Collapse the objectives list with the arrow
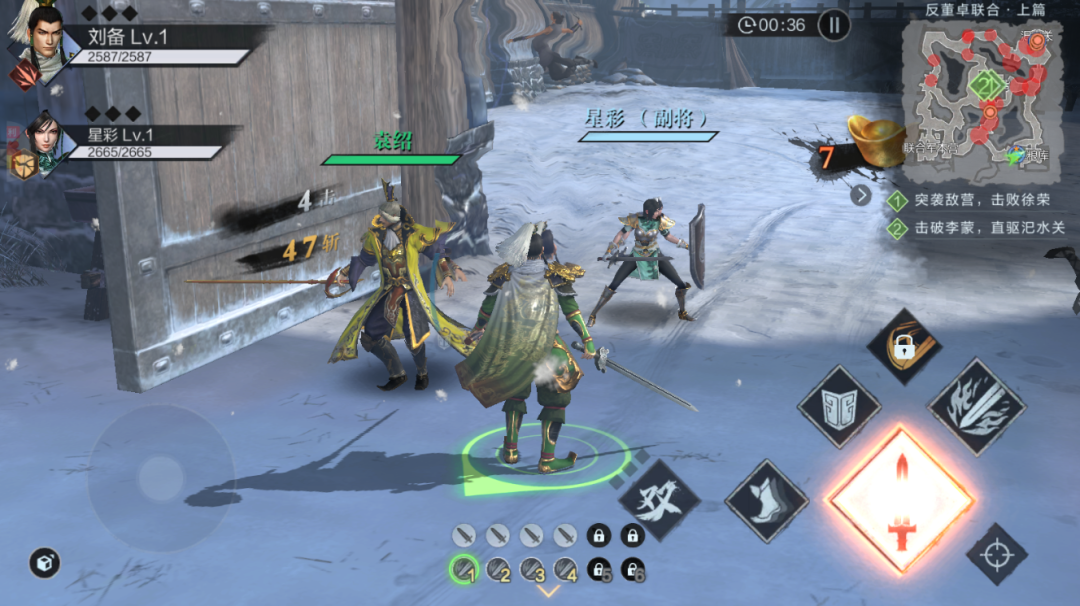 coord(861,195)
